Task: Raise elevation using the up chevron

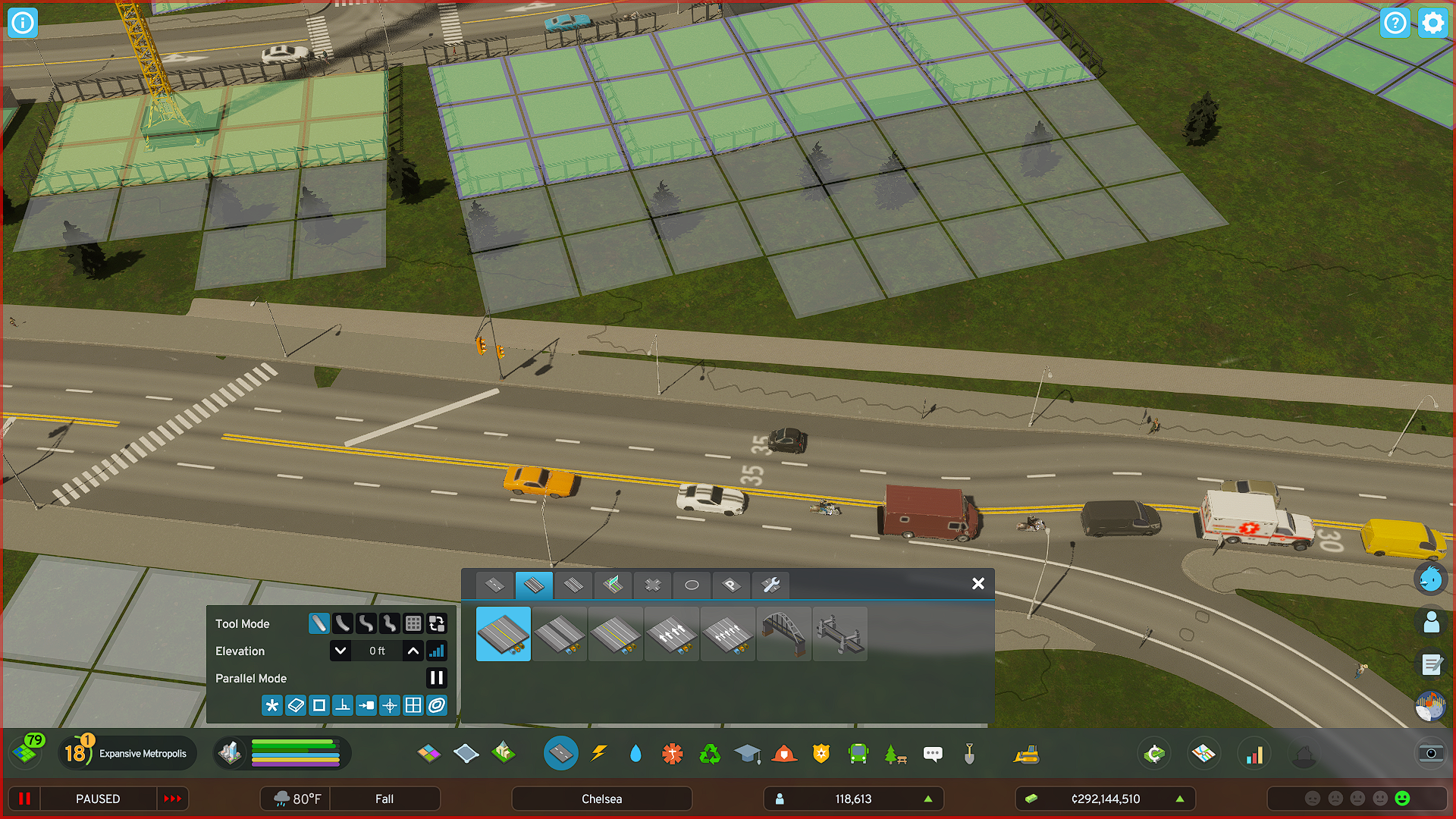Action: (x=413, y=651)
